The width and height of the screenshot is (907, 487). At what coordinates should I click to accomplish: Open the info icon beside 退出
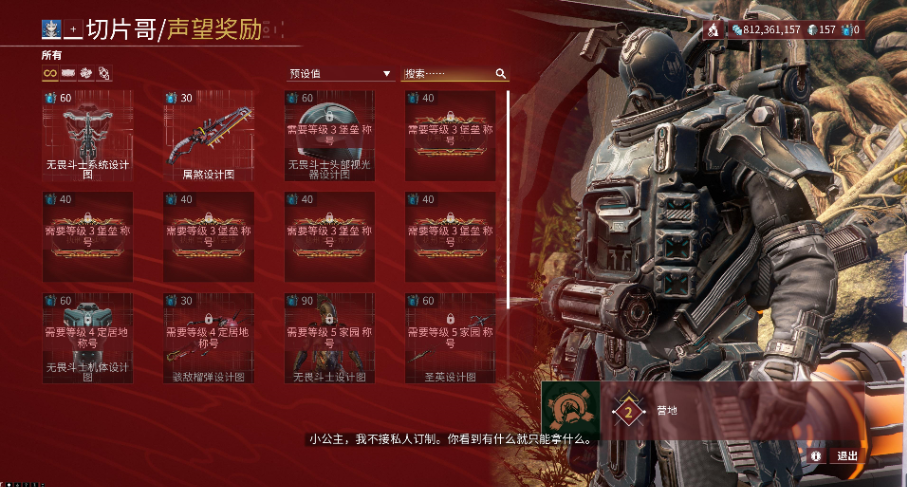pyautogui.click(x=816, y=456)
